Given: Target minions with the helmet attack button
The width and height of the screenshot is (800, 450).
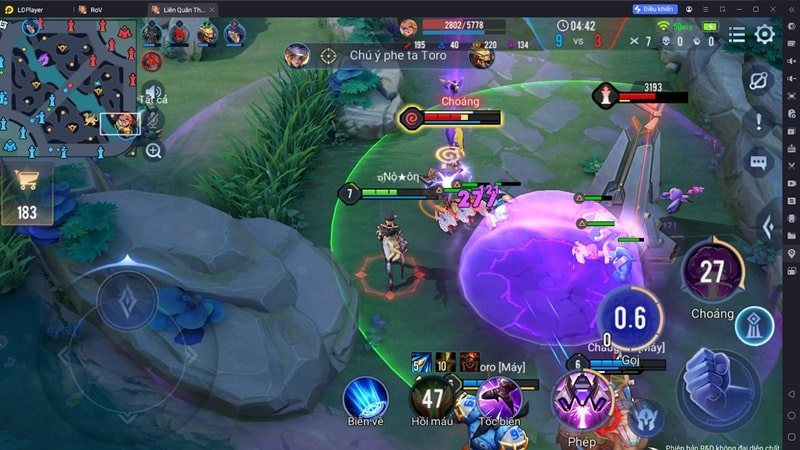Looking at the screenshot, I should point(645,417).
